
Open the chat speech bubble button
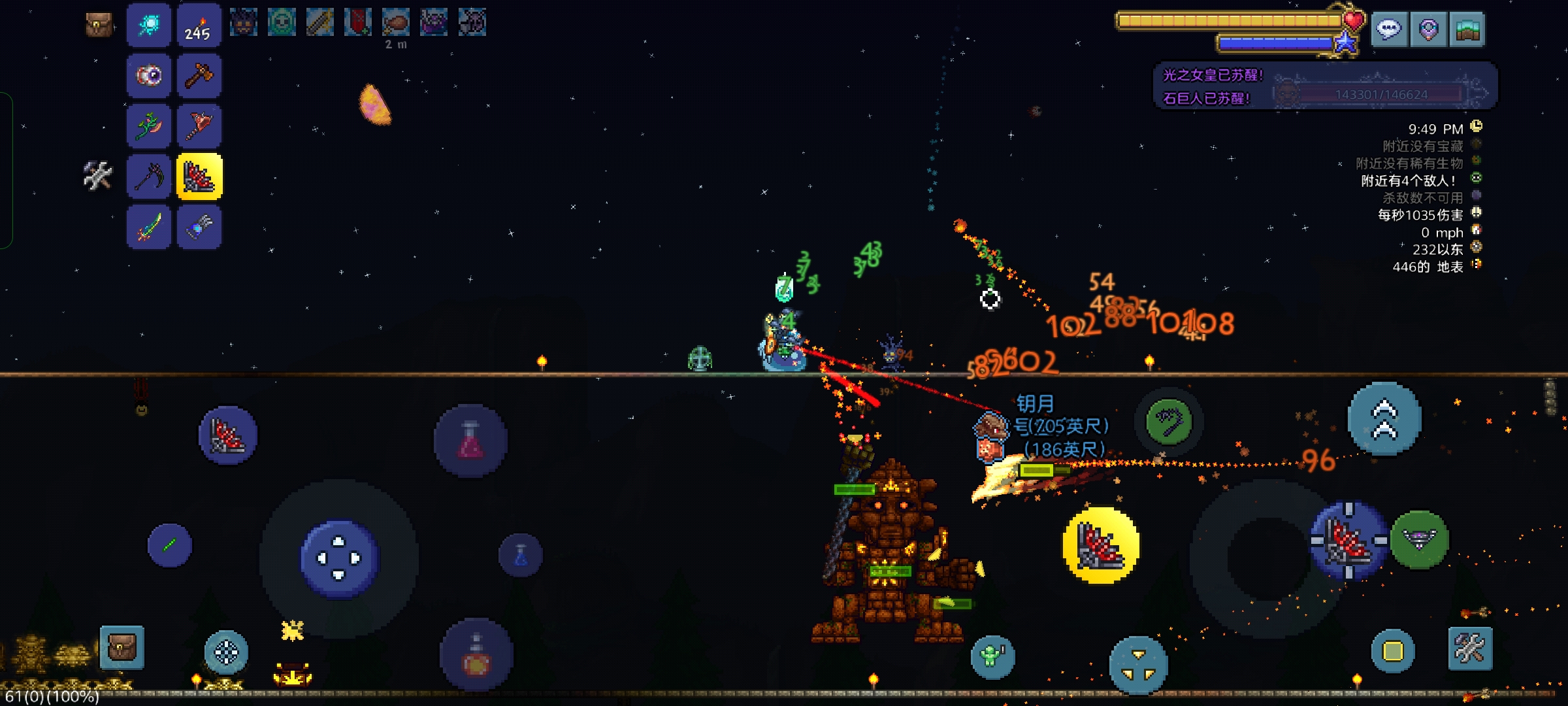(1388, 29)
